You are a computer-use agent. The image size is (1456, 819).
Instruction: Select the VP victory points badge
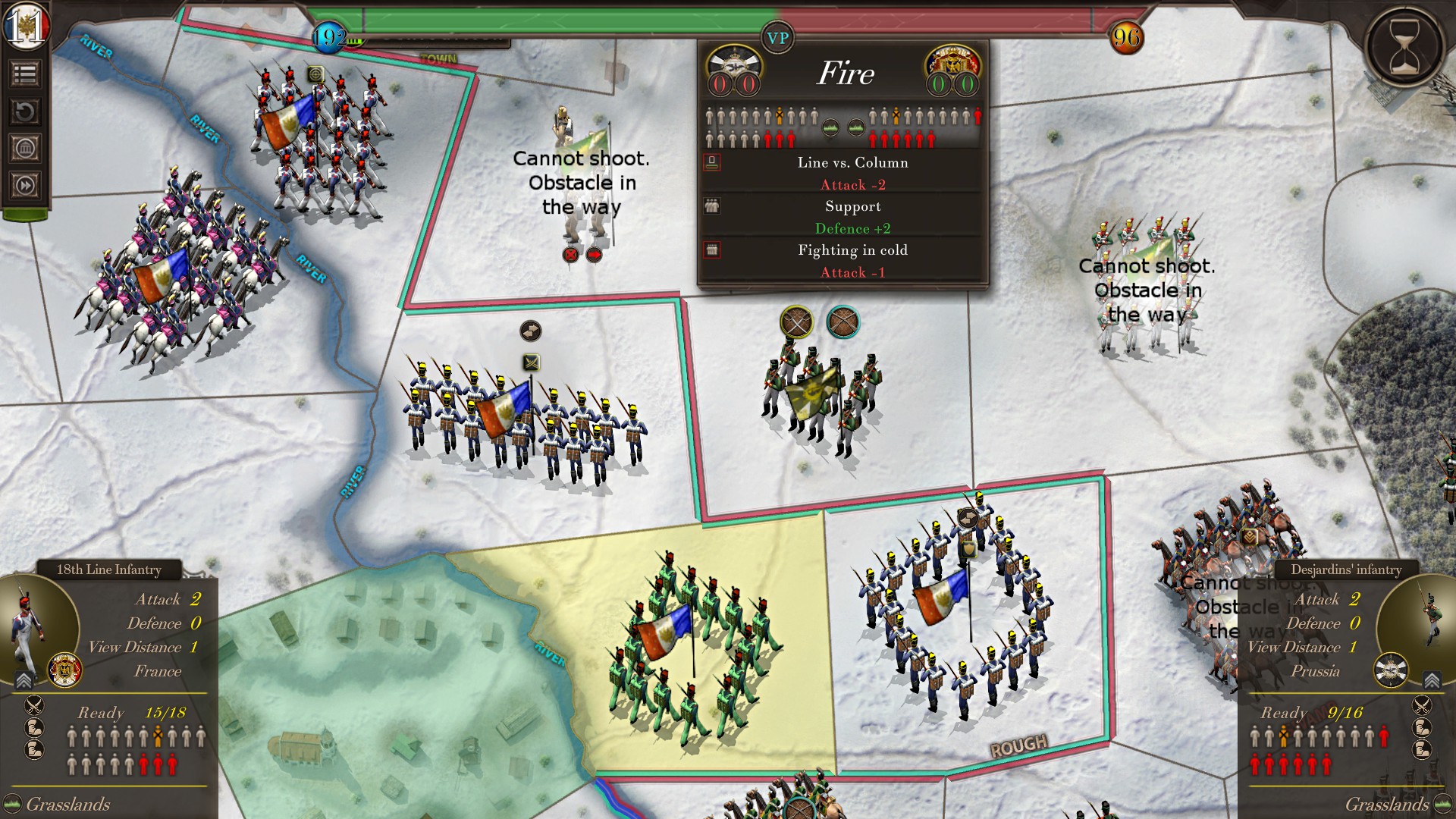click(777, 39)
